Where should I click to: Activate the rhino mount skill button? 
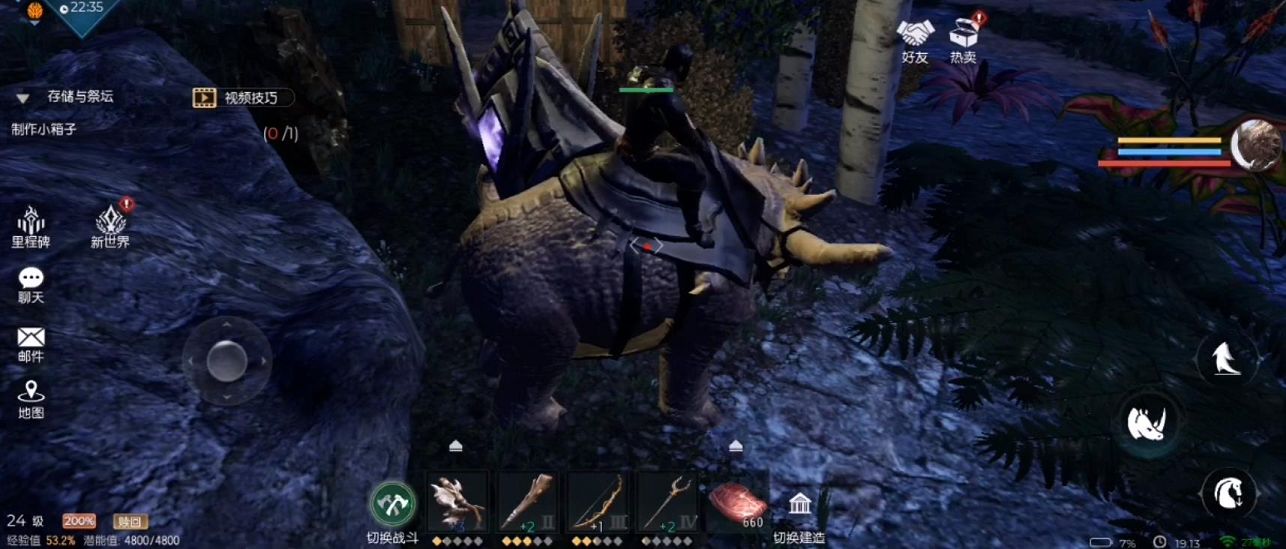click(1148, 424)
